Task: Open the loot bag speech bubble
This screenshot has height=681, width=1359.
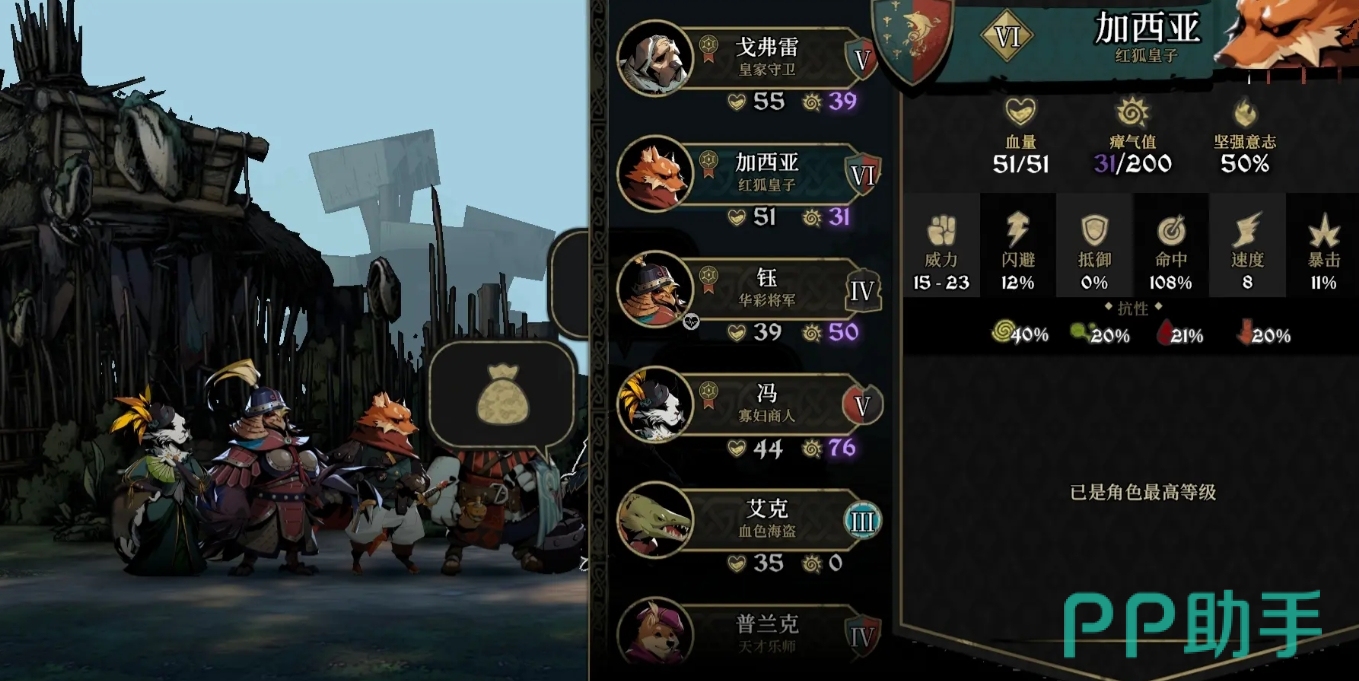Action: pos(502,393)
